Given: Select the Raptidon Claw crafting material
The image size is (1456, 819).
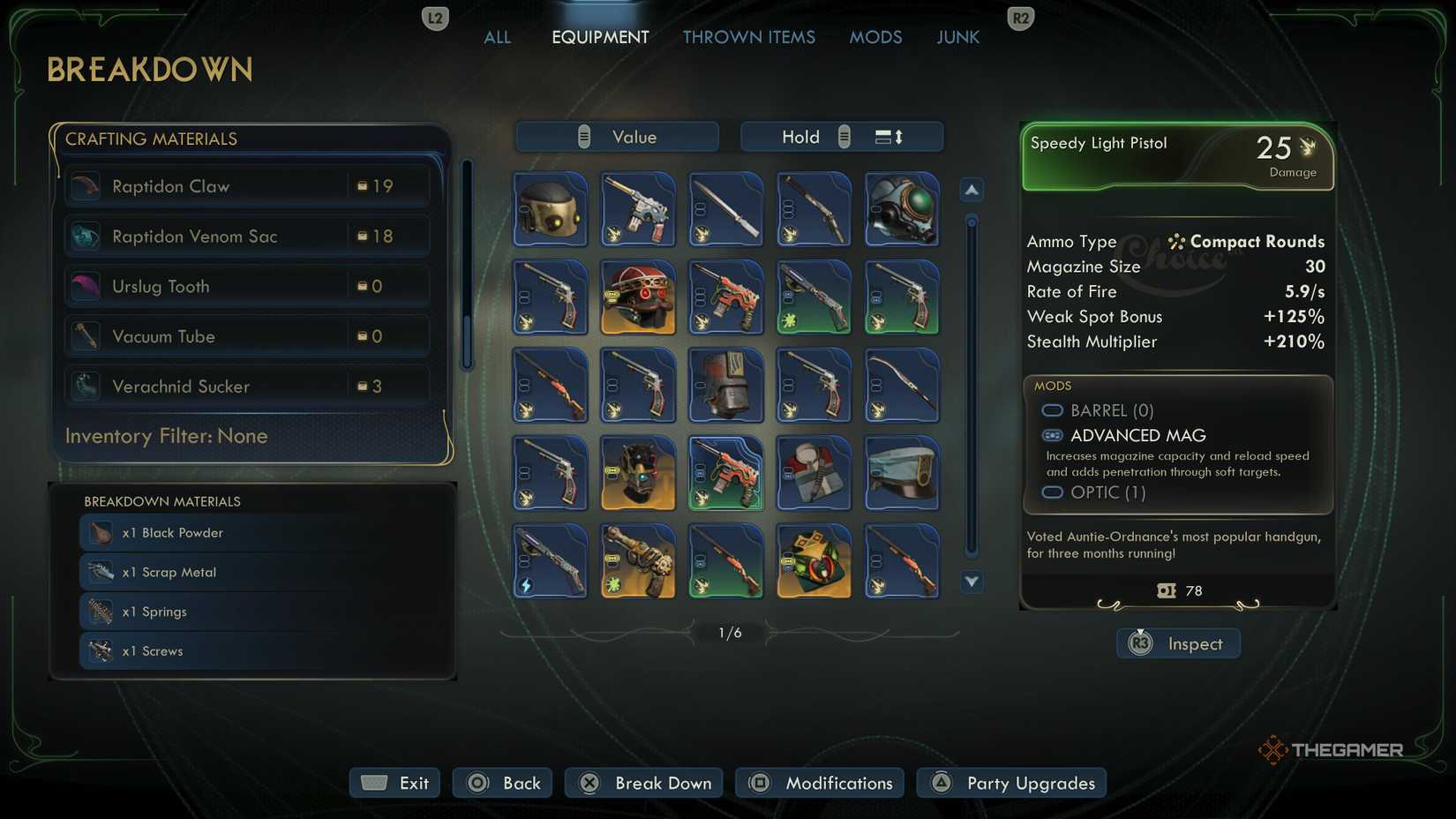Looking at the screenshot, I should click(x=247, y=185).
